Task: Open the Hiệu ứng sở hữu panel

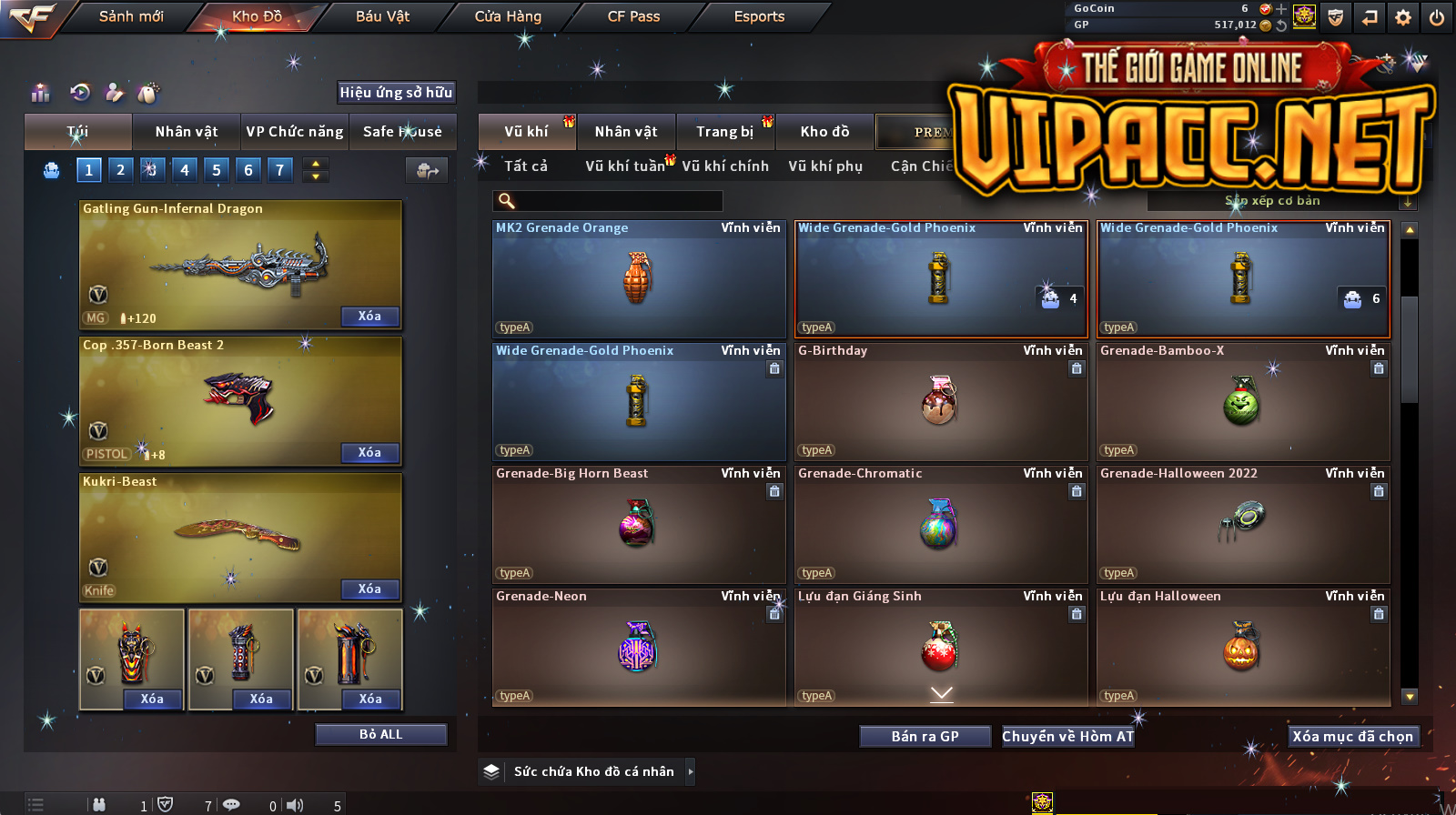Action: [x=396, y=93]
